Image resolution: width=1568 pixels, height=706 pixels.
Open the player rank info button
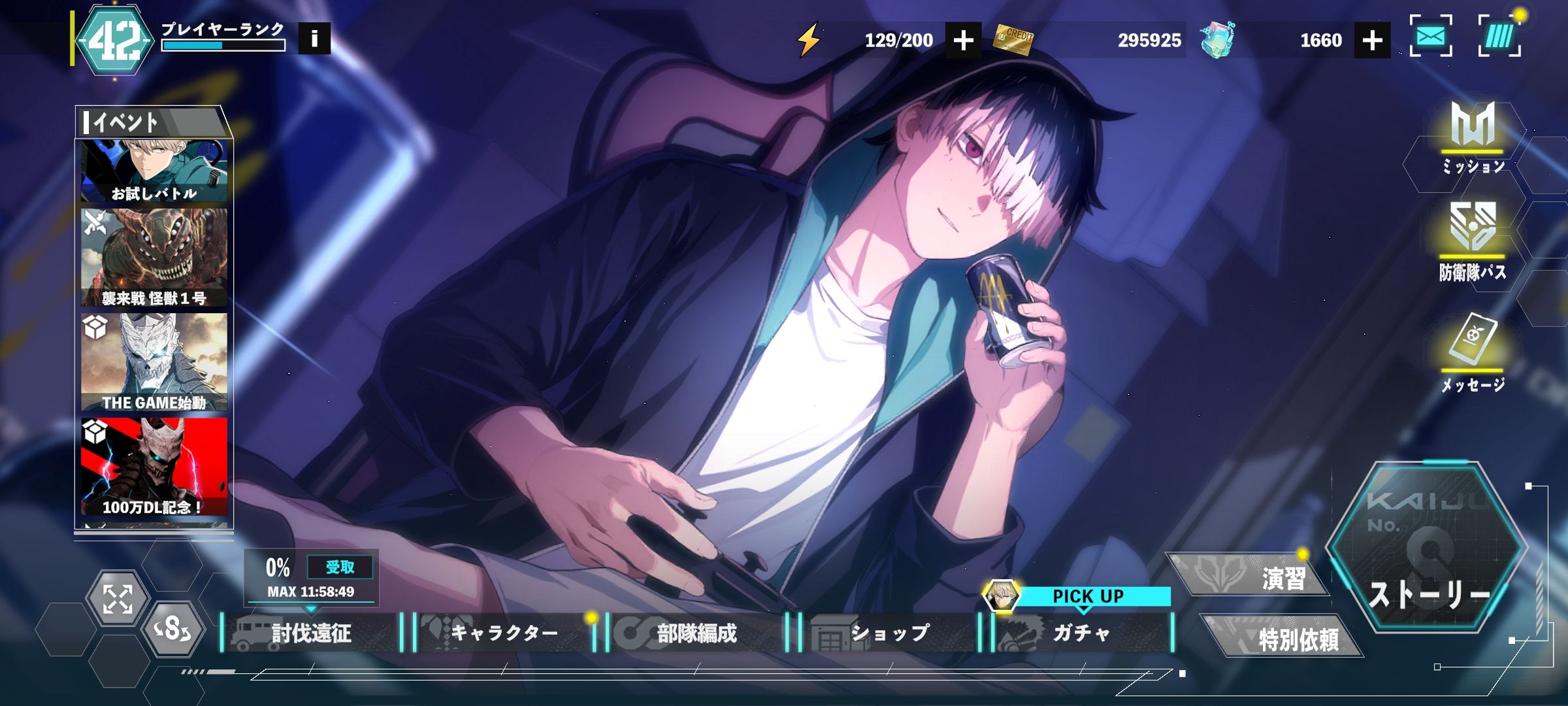point(314,39)
